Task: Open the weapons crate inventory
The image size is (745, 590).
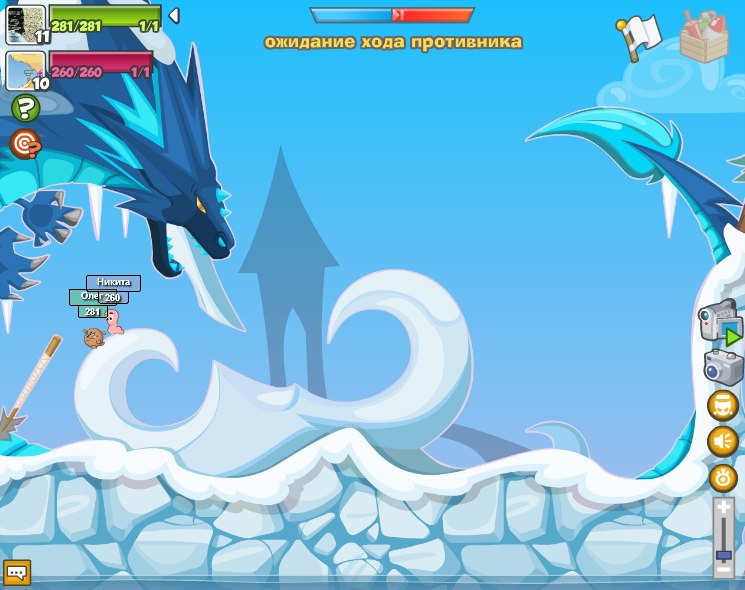Action: point(703,37)
